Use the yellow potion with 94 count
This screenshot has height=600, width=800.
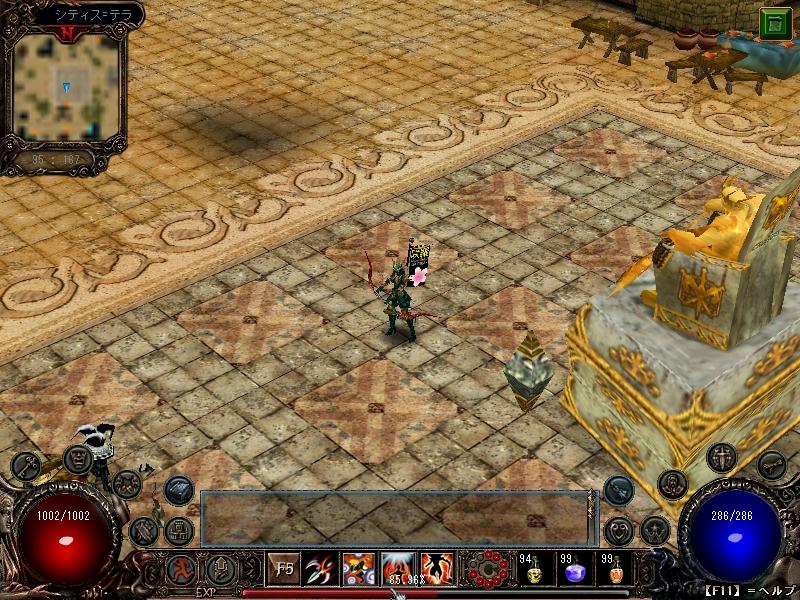pyautogui.click(x=533, y=570)
